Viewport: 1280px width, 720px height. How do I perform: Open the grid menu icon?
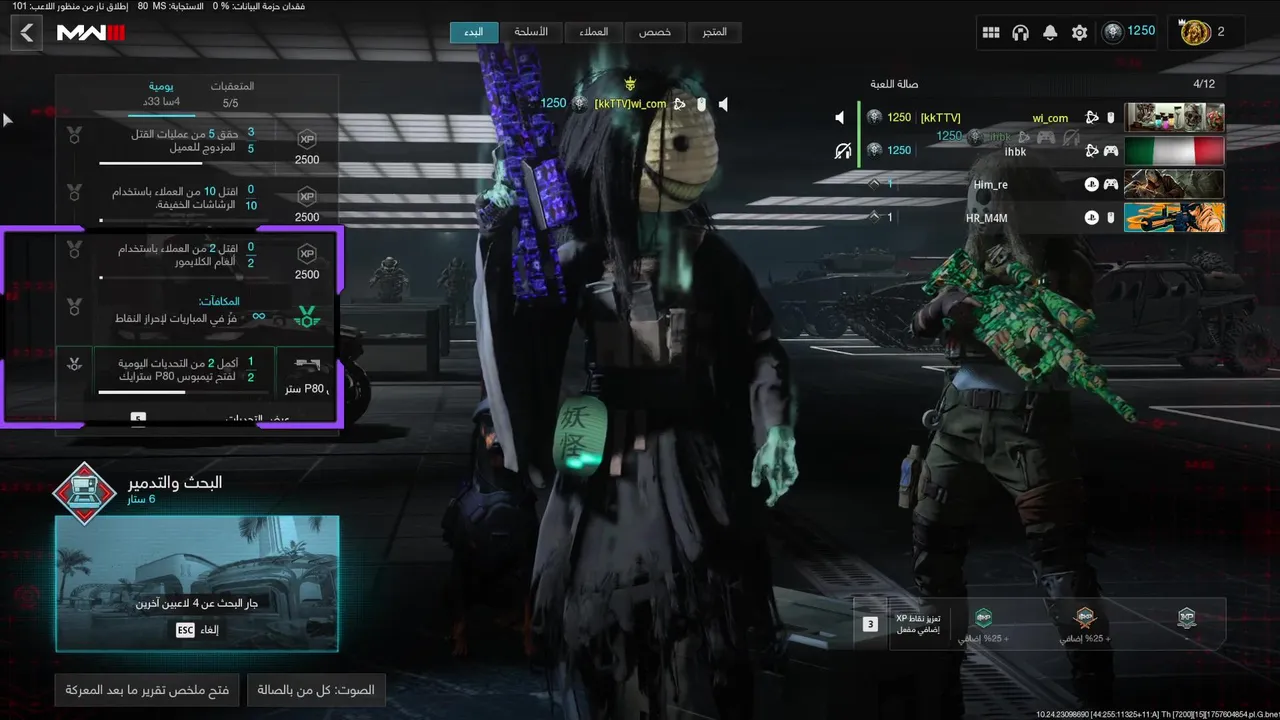click(x=991, y=33)
